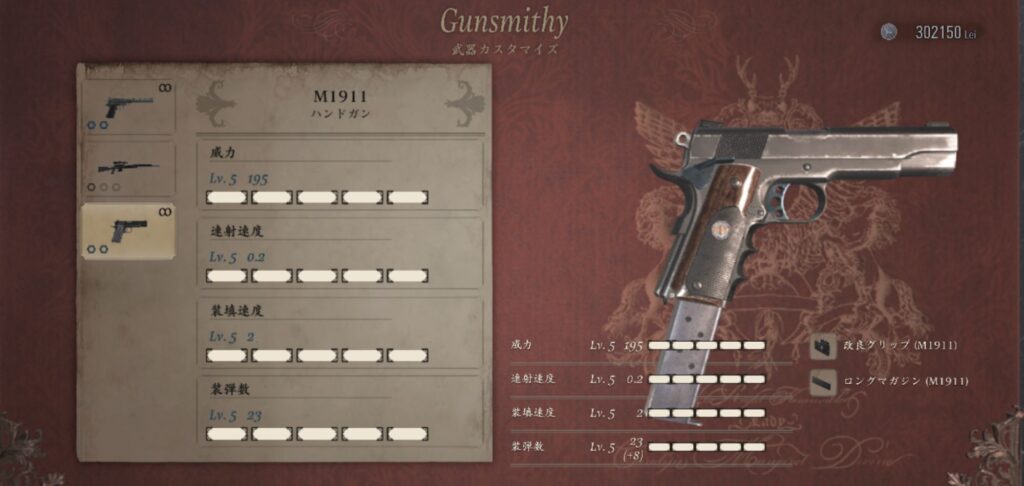Click the 改良グリップ (M1911) part icon
The image size is (1024, 486).
pyautogui.click(x=824, y=346)
